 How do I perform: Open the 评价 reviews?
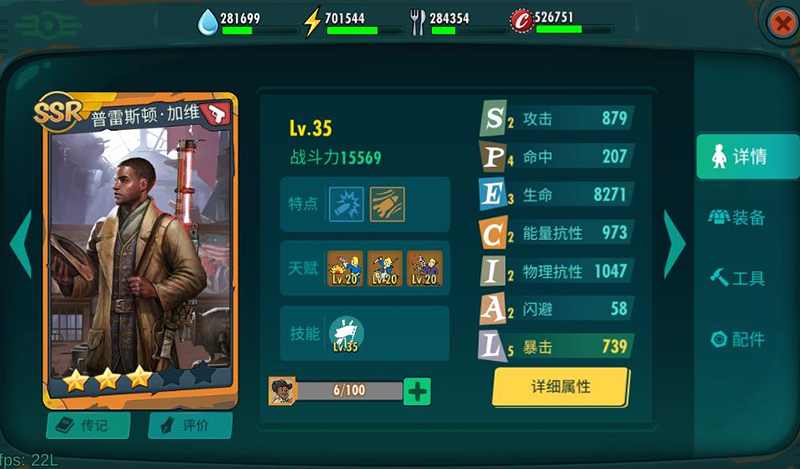pos(190,425)
